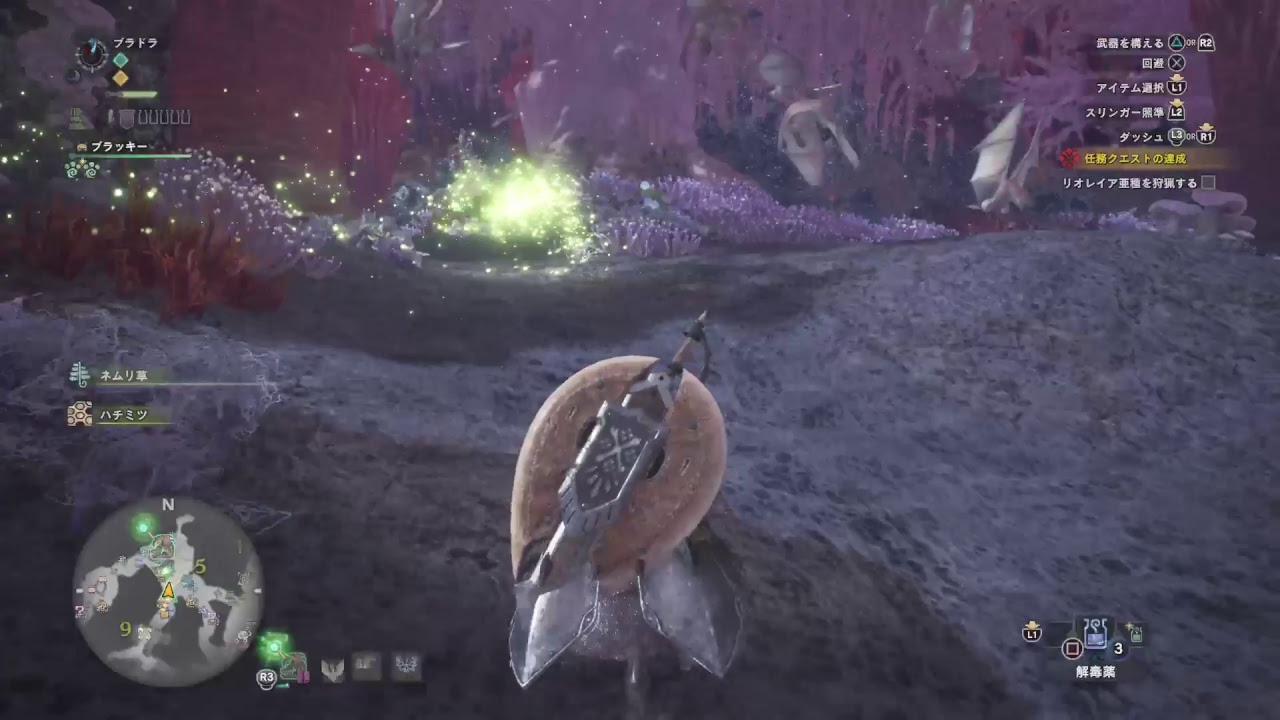The image size is (1280, 720).
Task: Click the Palico paw gadget icons
Action: [80, 168]
